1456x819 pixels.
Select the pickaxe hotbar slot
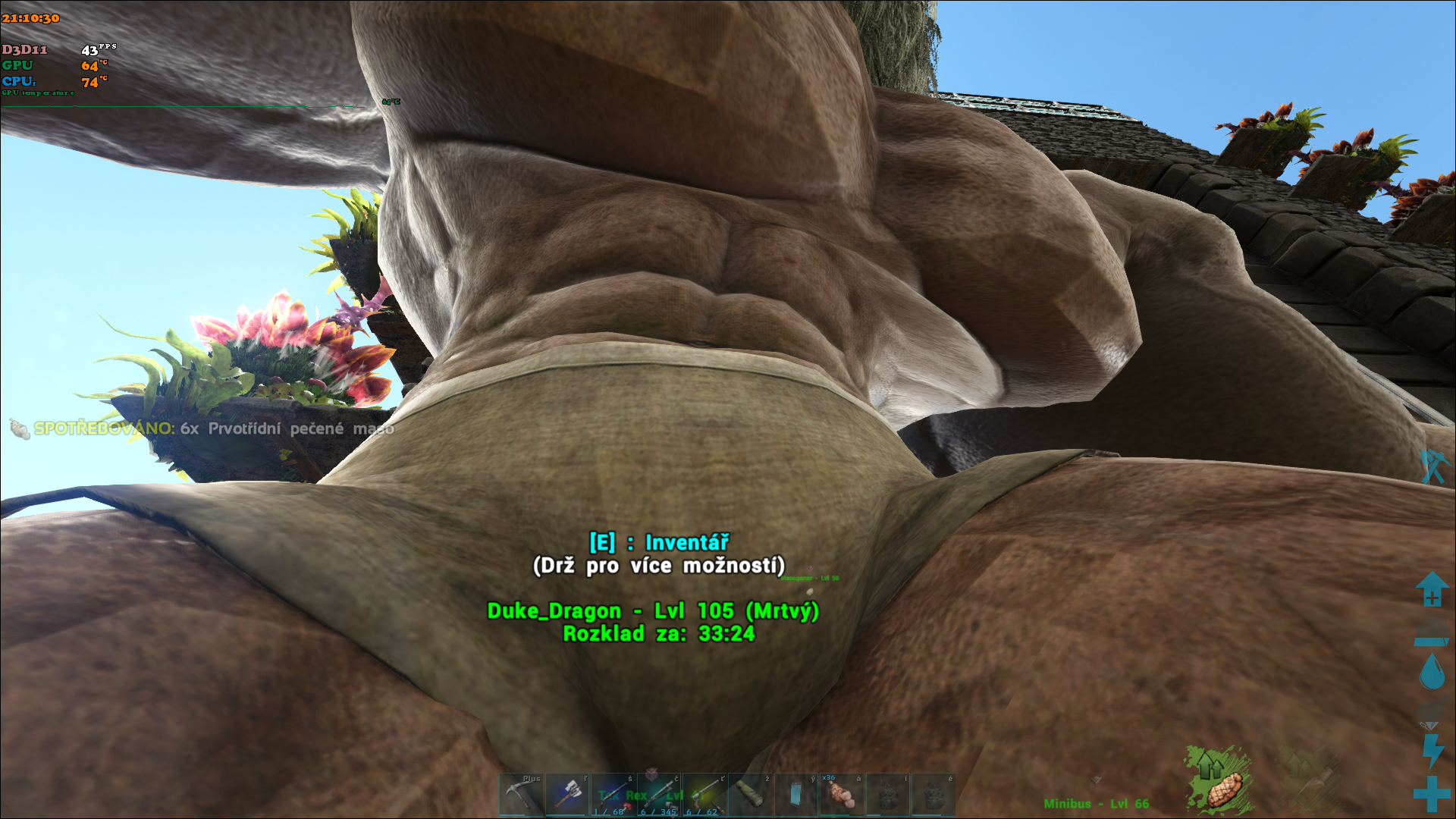click(521, 795)
